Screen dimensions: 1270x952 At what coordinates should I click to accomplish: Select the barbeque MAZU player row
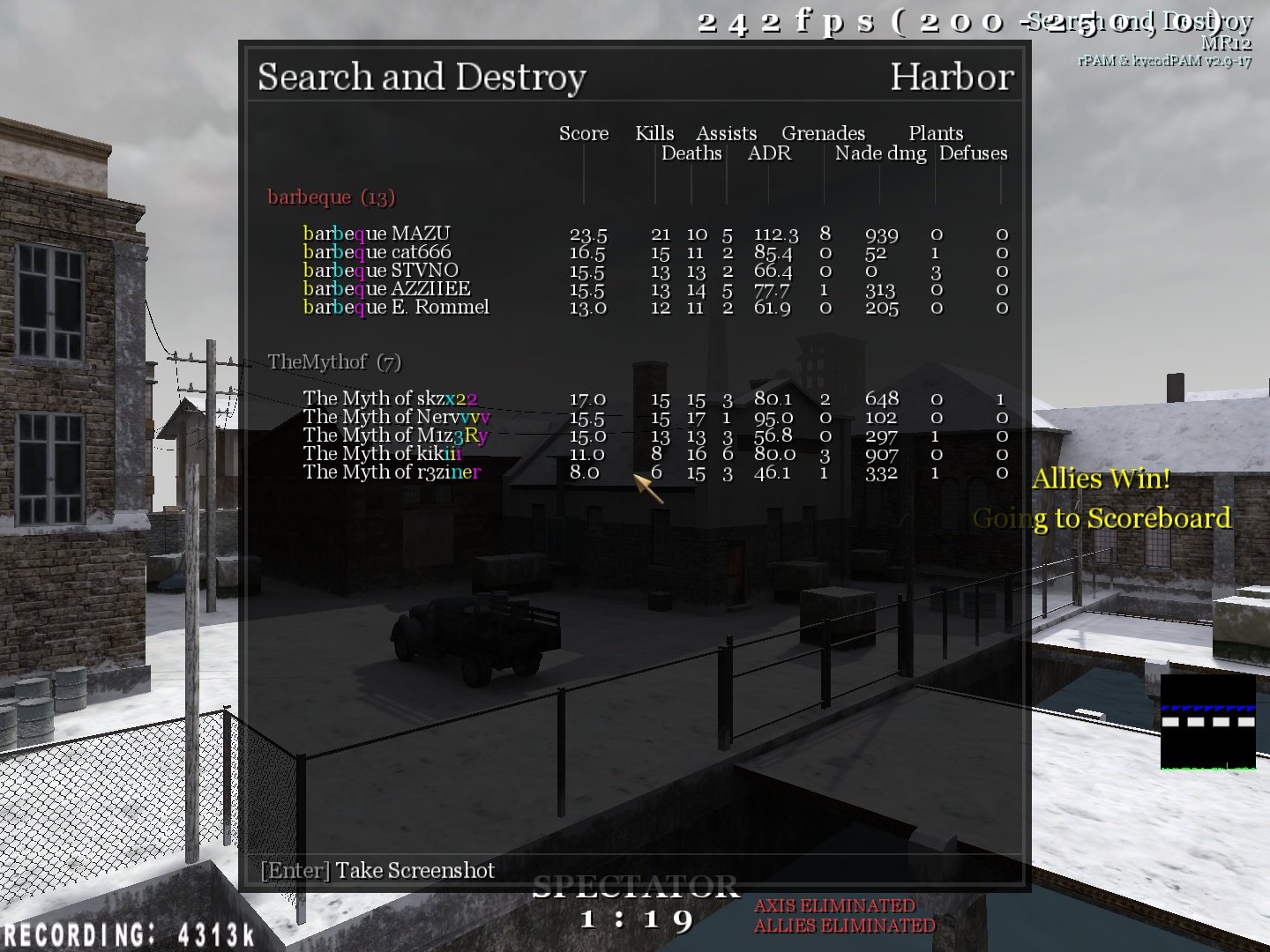pyautogui.click(x=377, y=234)
